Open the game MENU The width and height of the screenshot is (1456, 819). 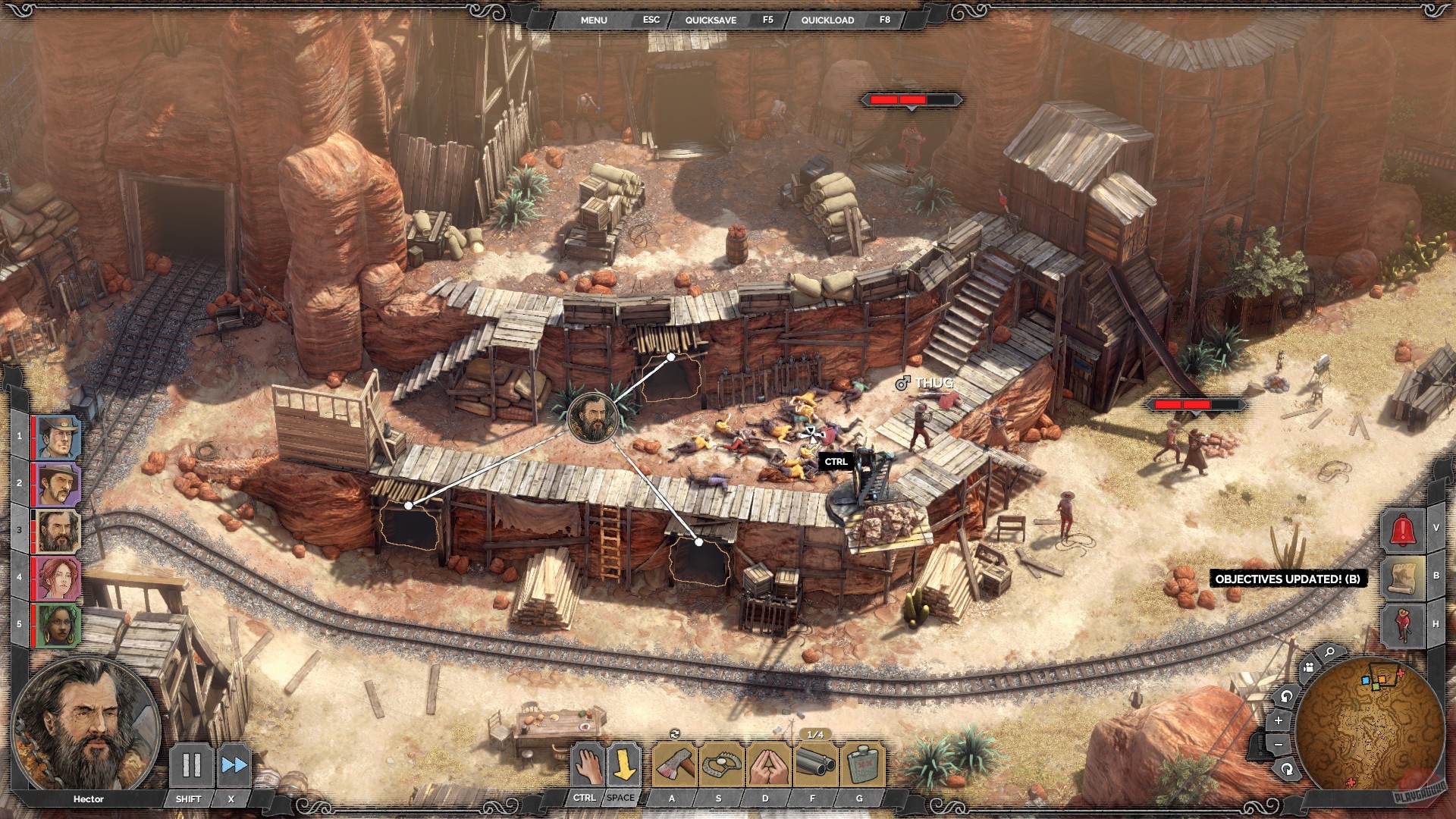(x=594, y=20)
